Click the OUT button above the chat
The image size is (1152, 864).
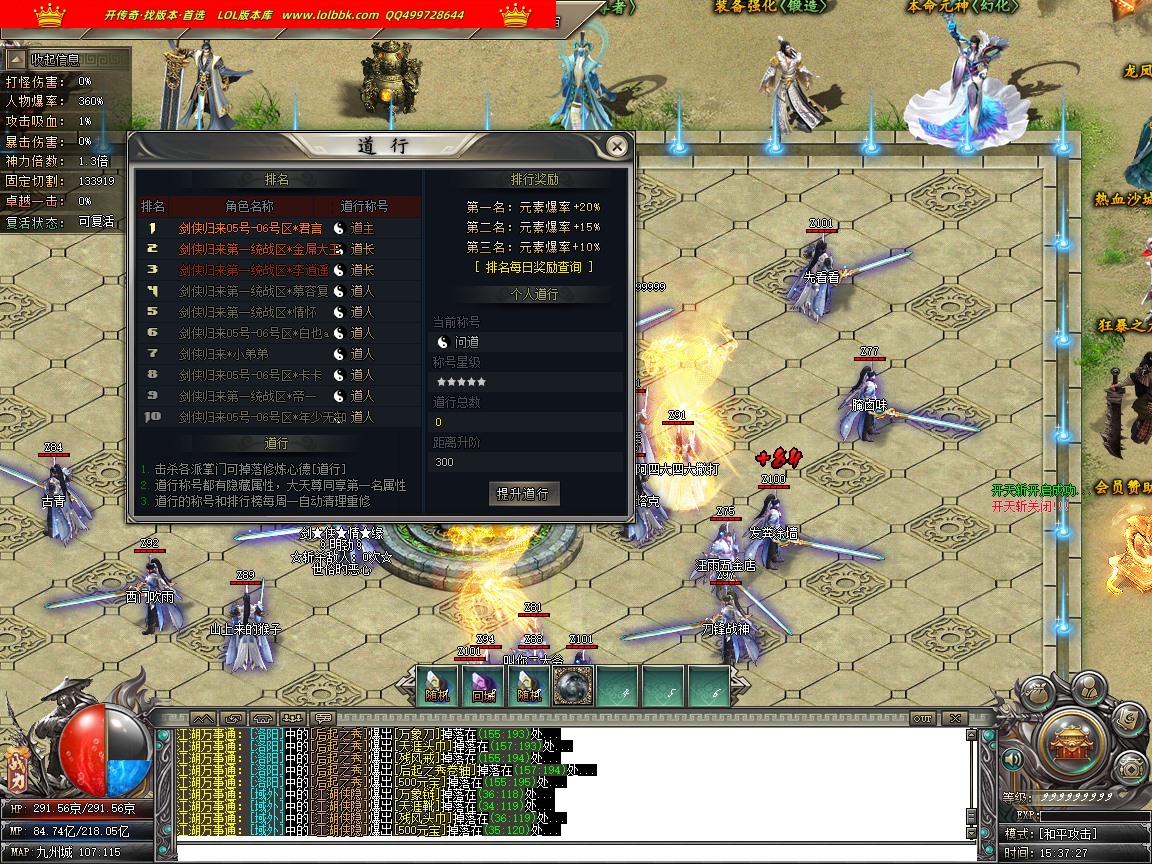922,718
